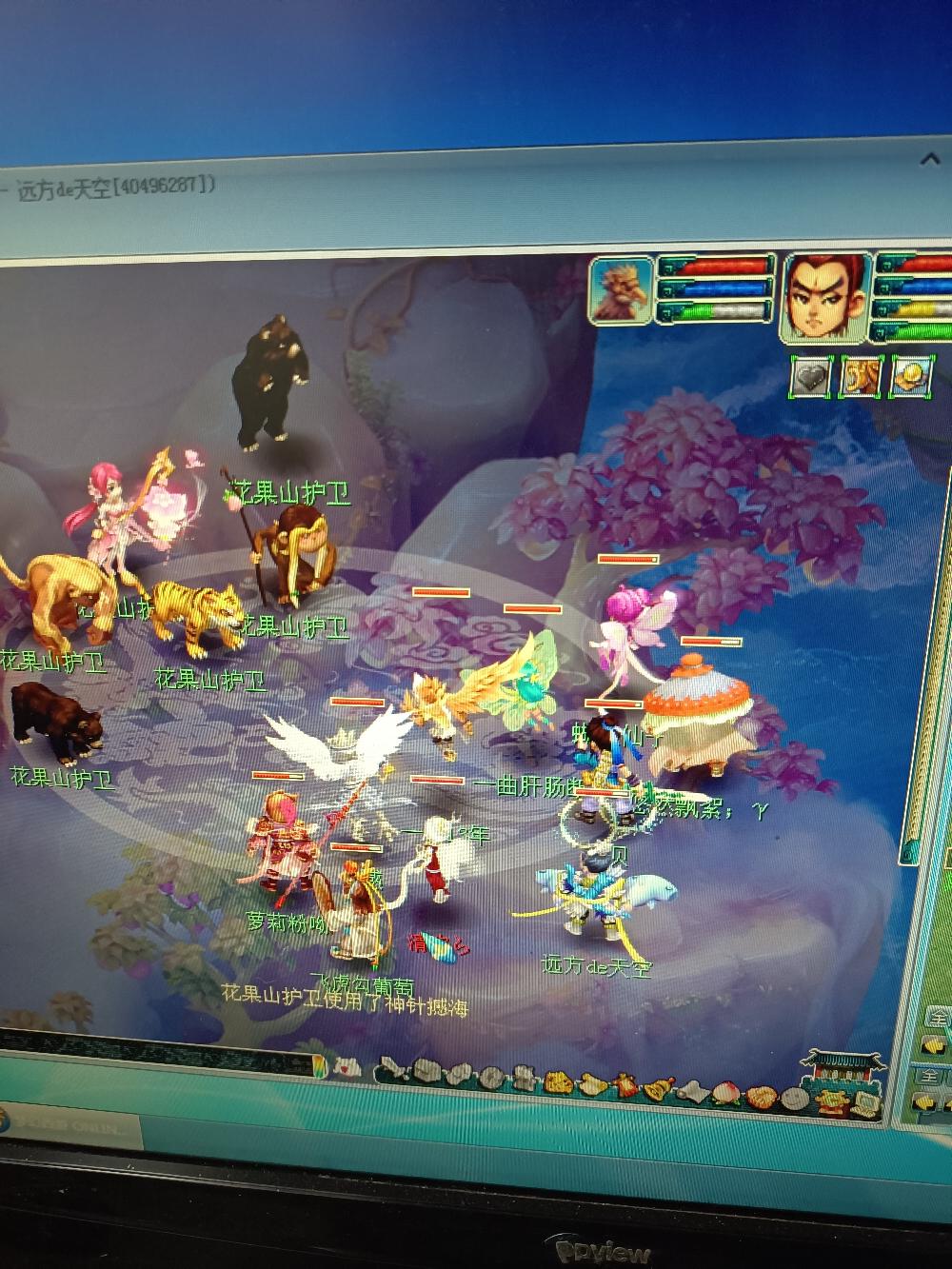The height and width of the screenshot is (1269, 952).
Task: Select the grey heart buff icon
Action: pos(810,376)
